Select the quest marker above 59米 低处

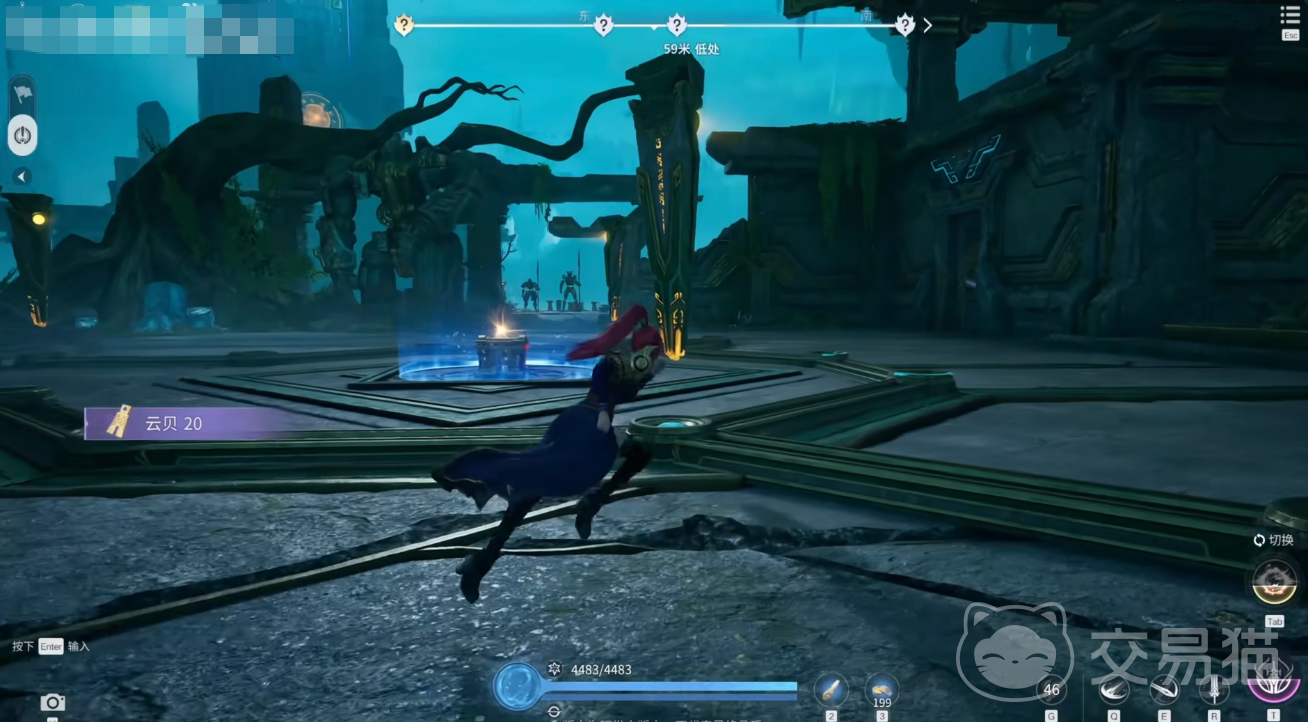(x=677, y=25)
